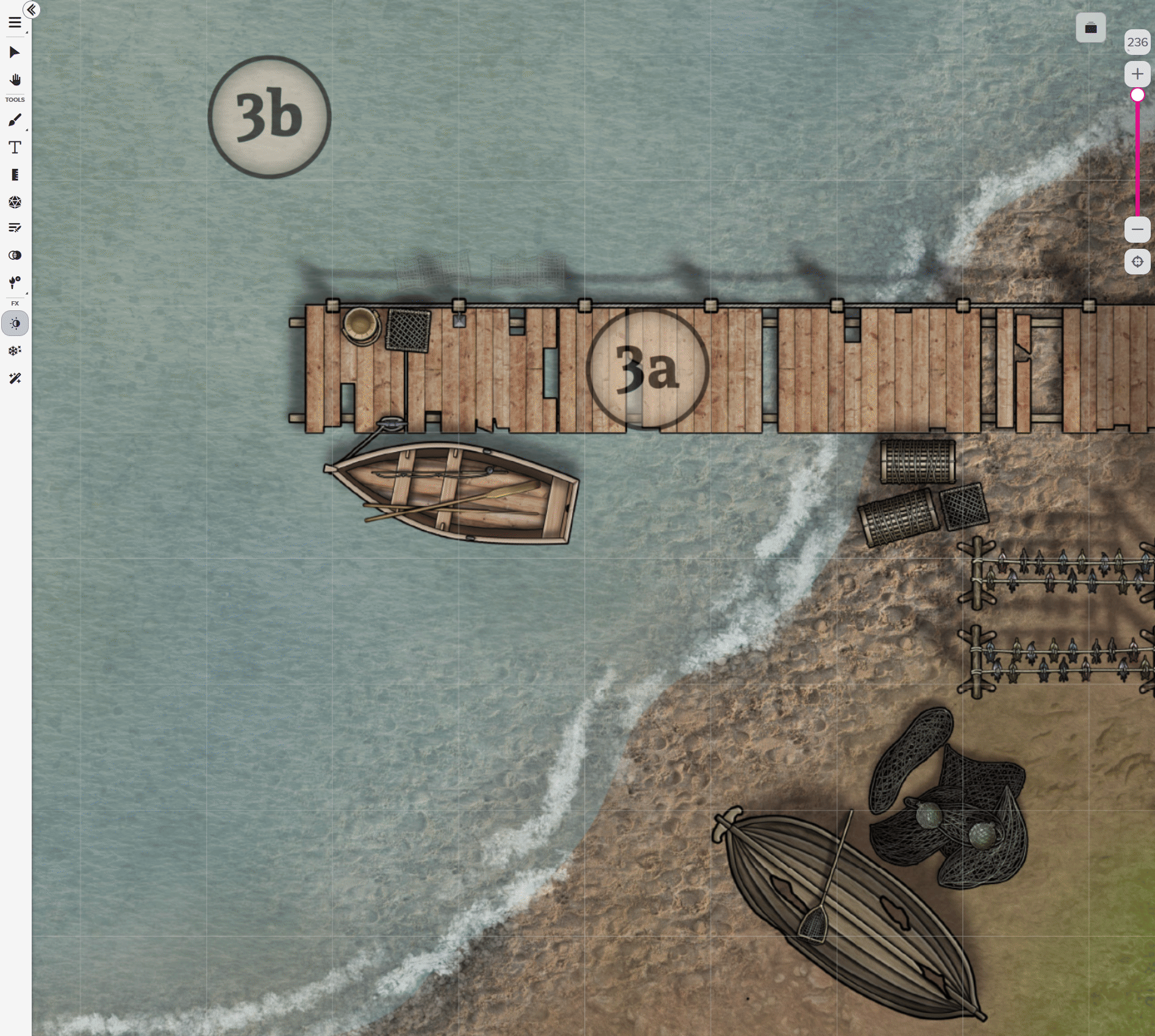
Task: Open the turn order list tool
Action: [x=15, y=228]
